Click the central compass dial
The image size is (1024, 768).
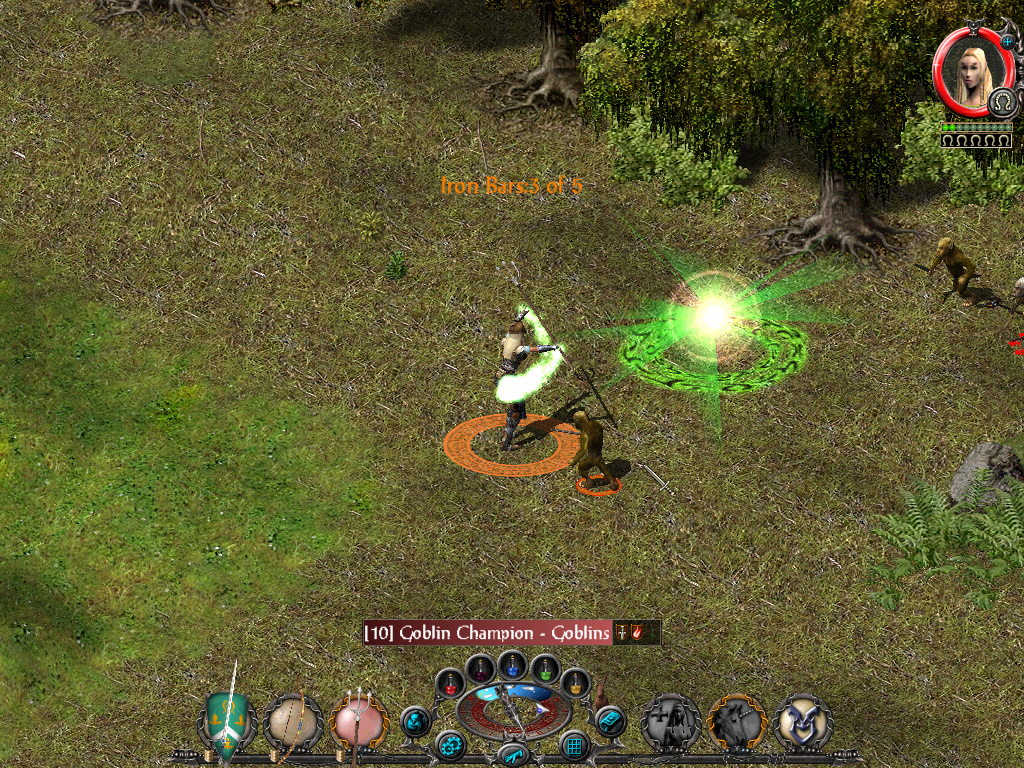tap(513, 711)
